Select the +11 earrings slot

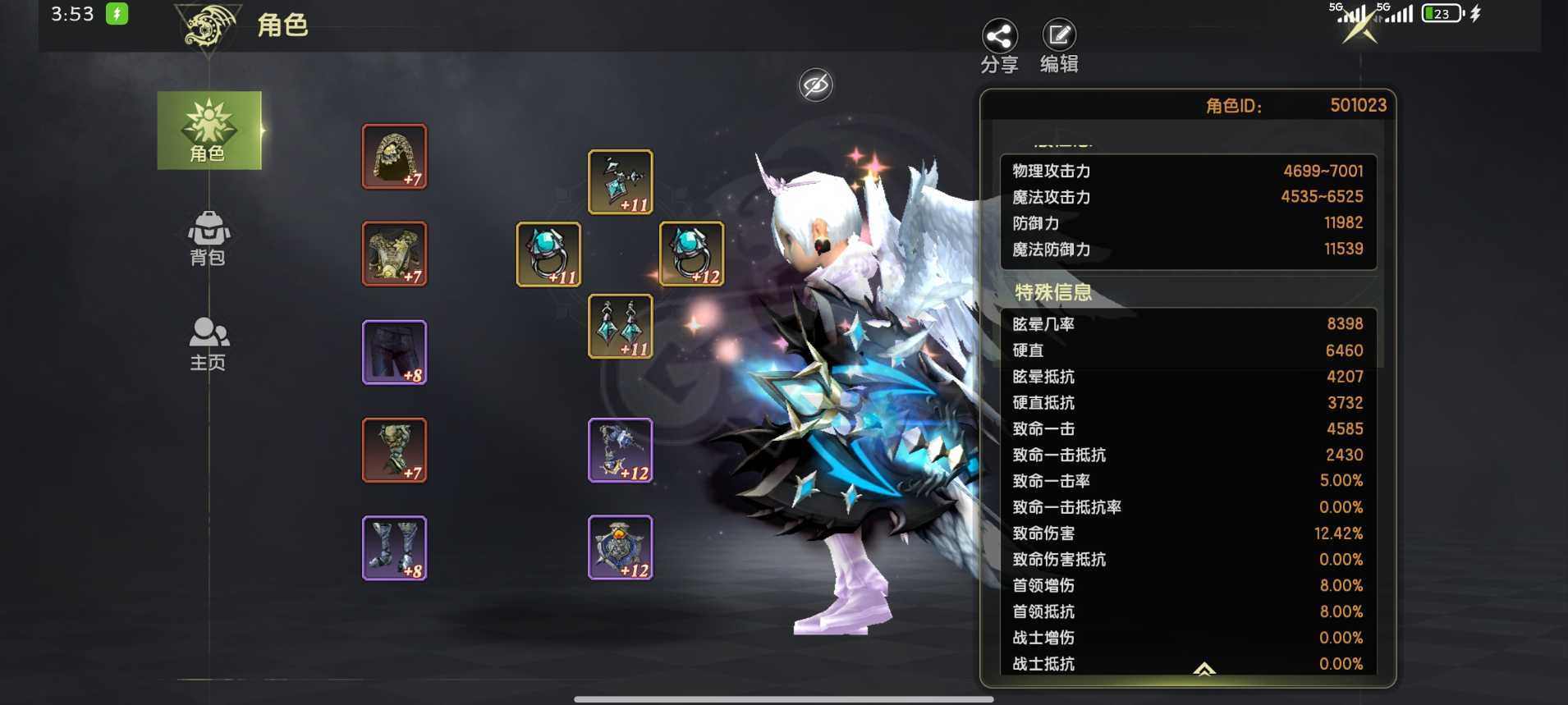point(620,327)
